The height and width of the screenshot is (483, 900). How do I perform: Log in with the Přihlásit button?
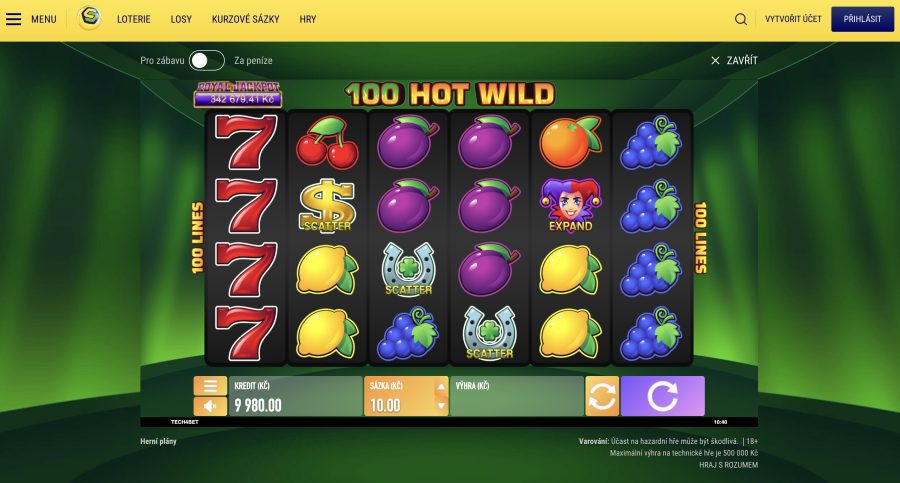862,19
